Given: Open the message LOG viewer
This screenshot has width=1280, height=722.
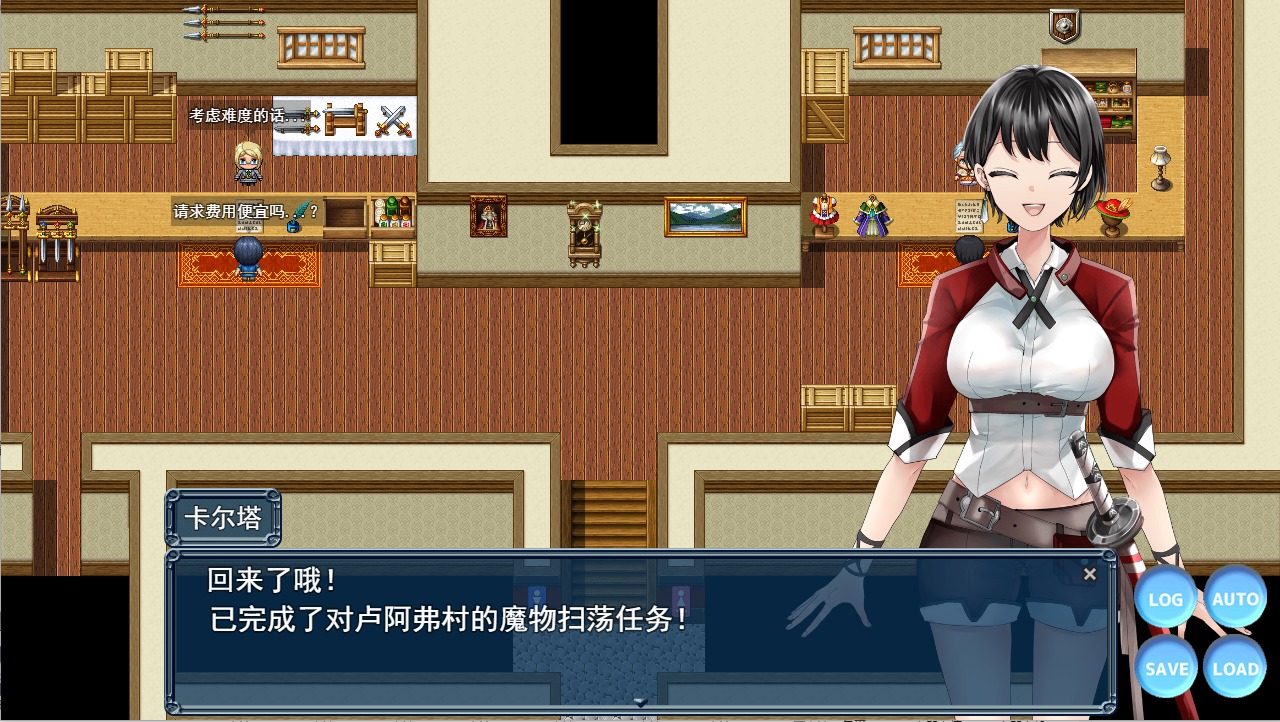Looking at the screenshot, I should point(1166,598).
